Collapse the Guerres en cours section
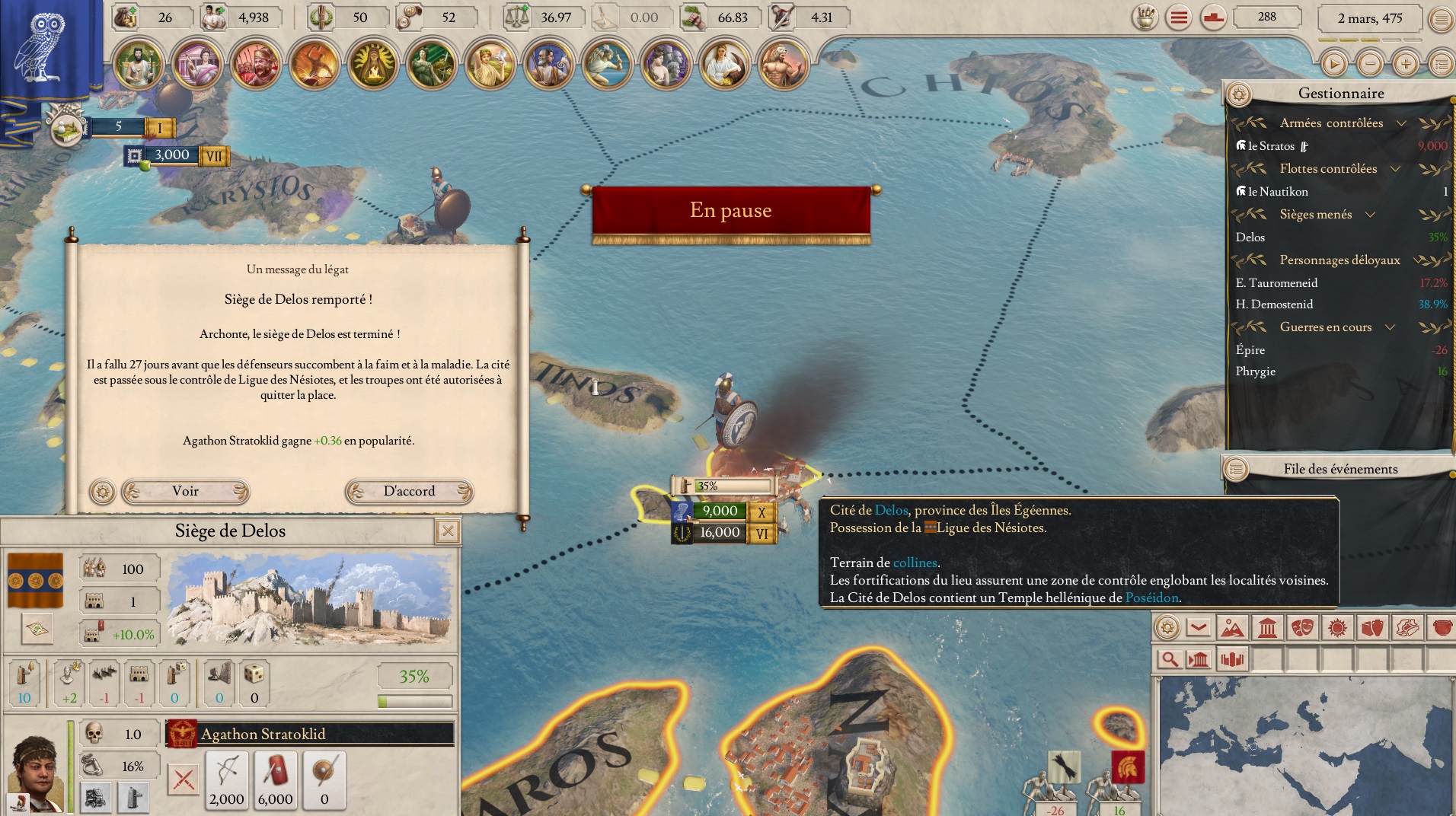This screenshot has width=1456, height=816. (1390, 327)
